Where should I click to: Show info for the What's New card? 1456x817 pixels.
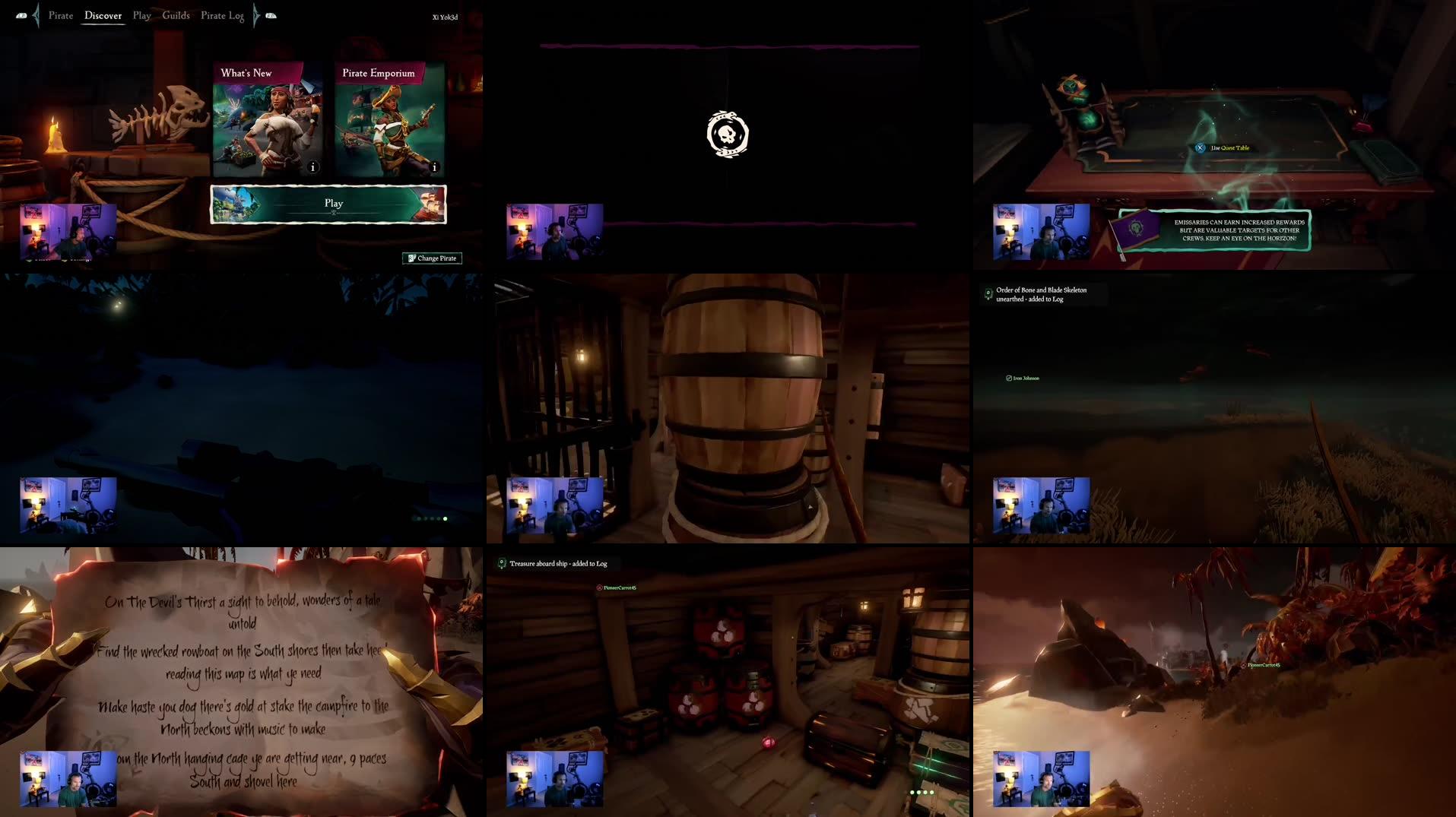[x=312, y=167]
